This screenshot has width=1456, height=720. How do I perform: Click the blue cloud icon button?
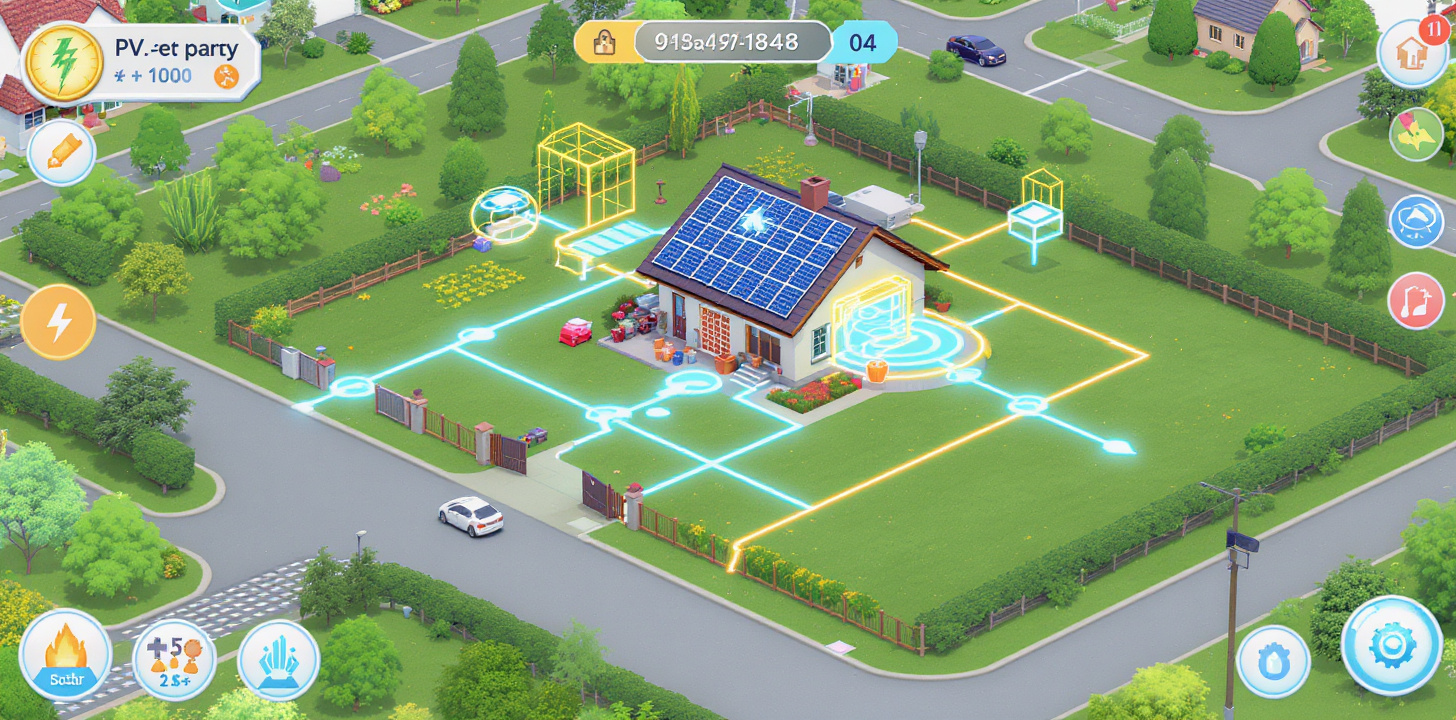(1416, 221)
